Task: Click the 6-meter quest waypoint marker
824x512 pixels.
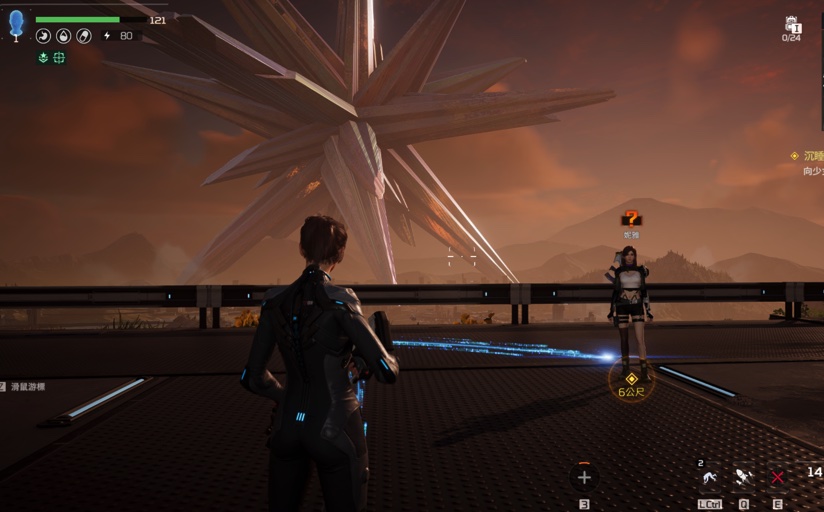Action: tap(631, 380)
